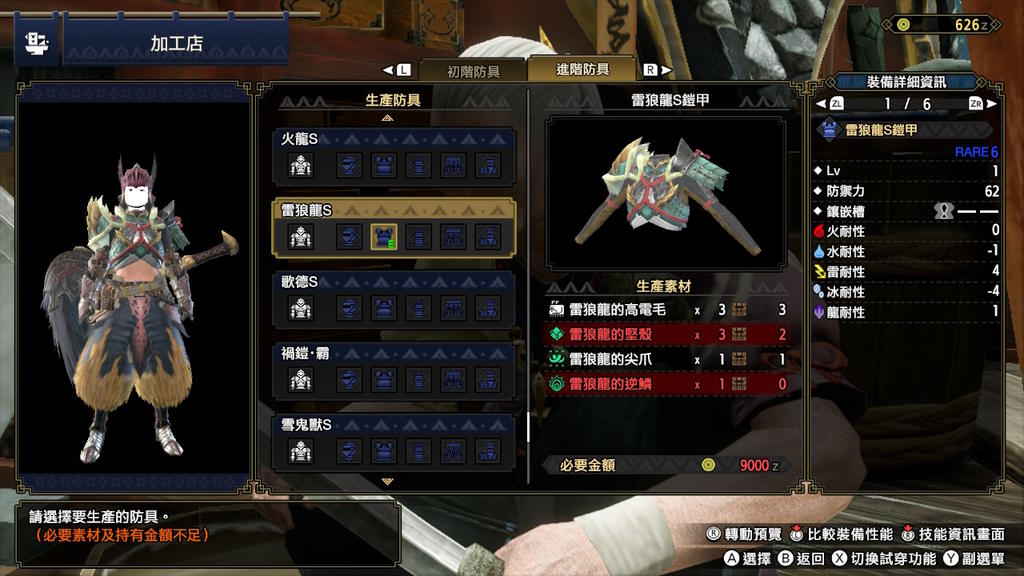Select the 雷狼龍的堅殼 material row
Viewport: 1024px width, 576px height.
pos(667,334)
